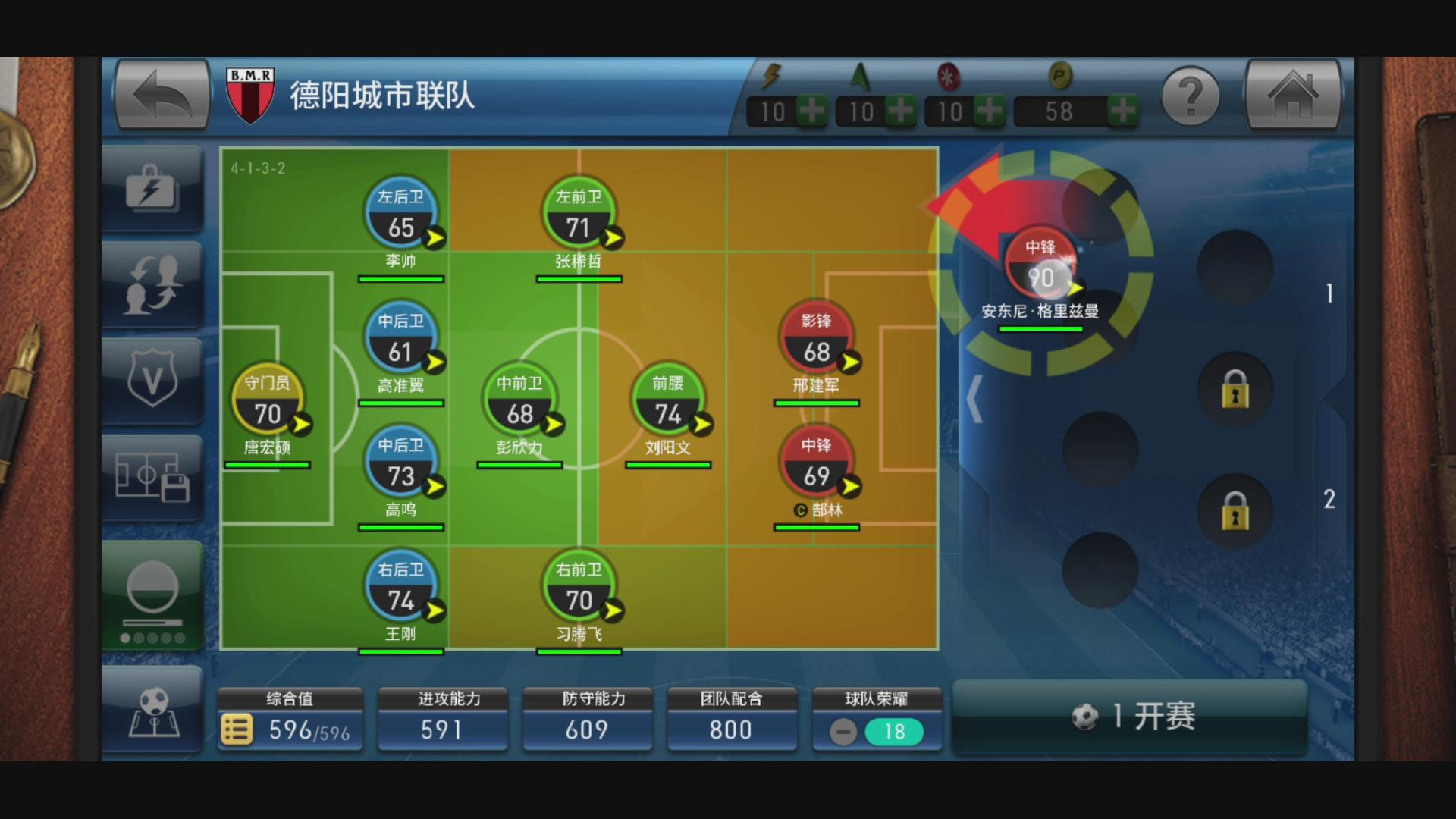The height and width of the screenshot is (819, 1456).
Task: Expand 安东尼·格里兹曼 details via yellow arrow
Action: click(1075, 290)
